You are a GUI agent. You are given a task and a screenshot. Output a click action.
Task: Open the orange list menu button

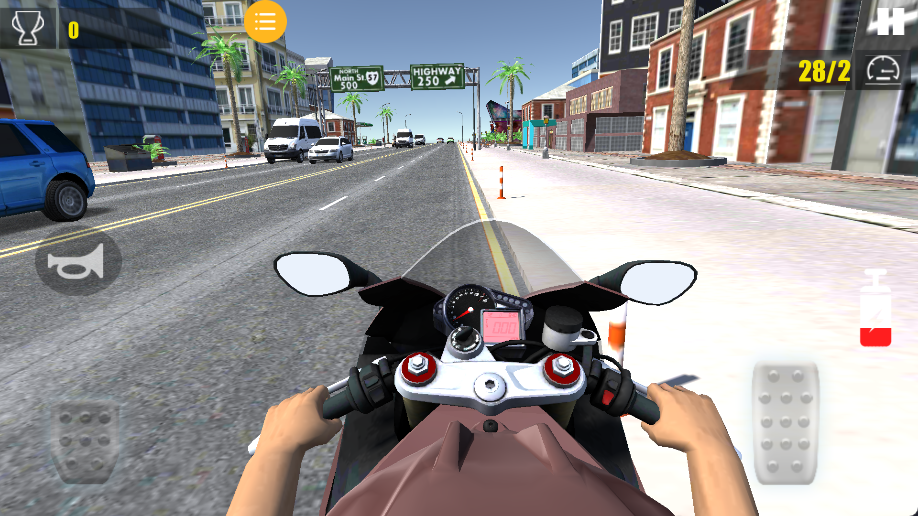click(265, 22)
